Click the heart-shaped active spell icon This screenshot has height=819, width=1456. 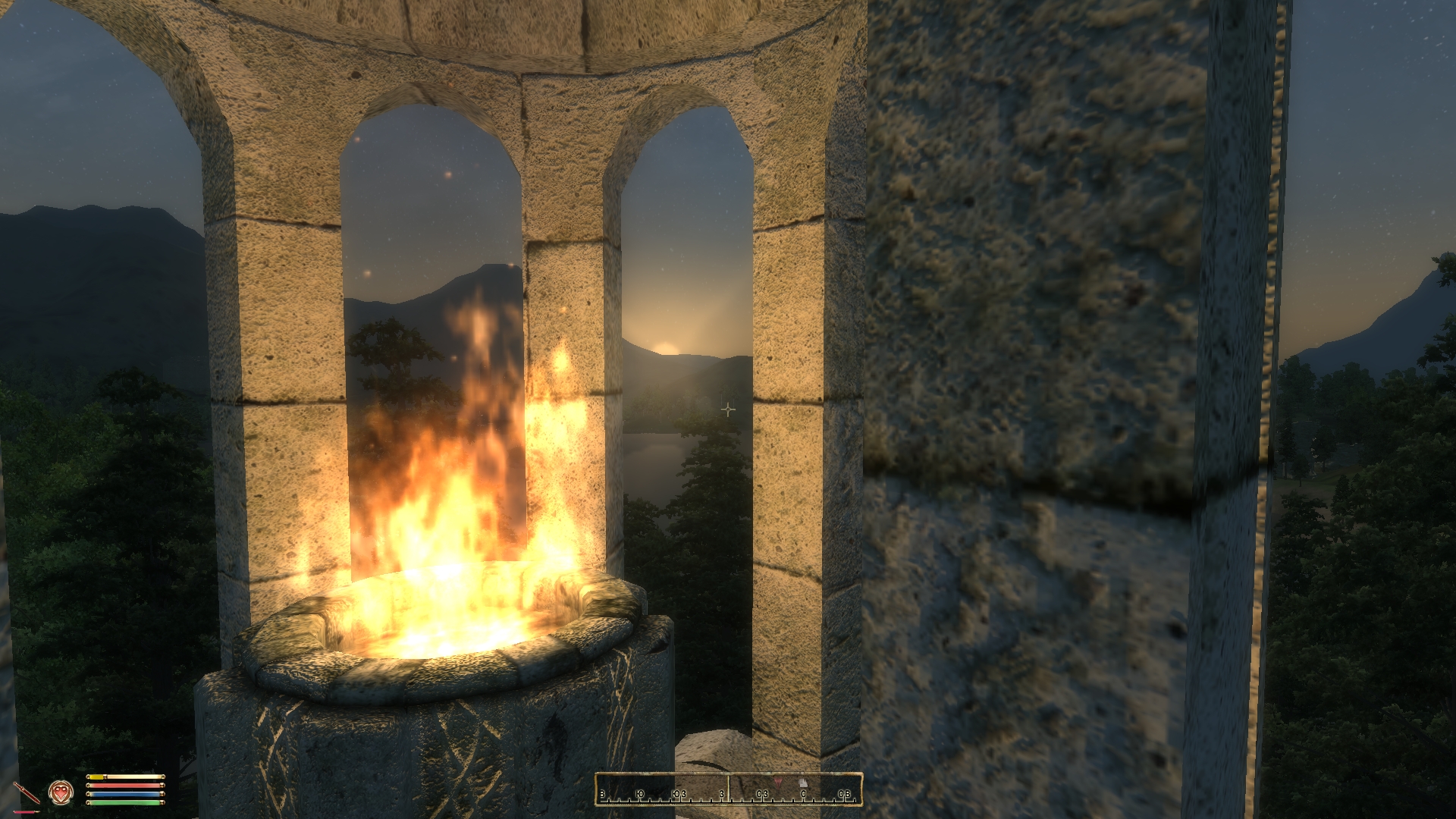pyautogui.click(x=61, y=792)
